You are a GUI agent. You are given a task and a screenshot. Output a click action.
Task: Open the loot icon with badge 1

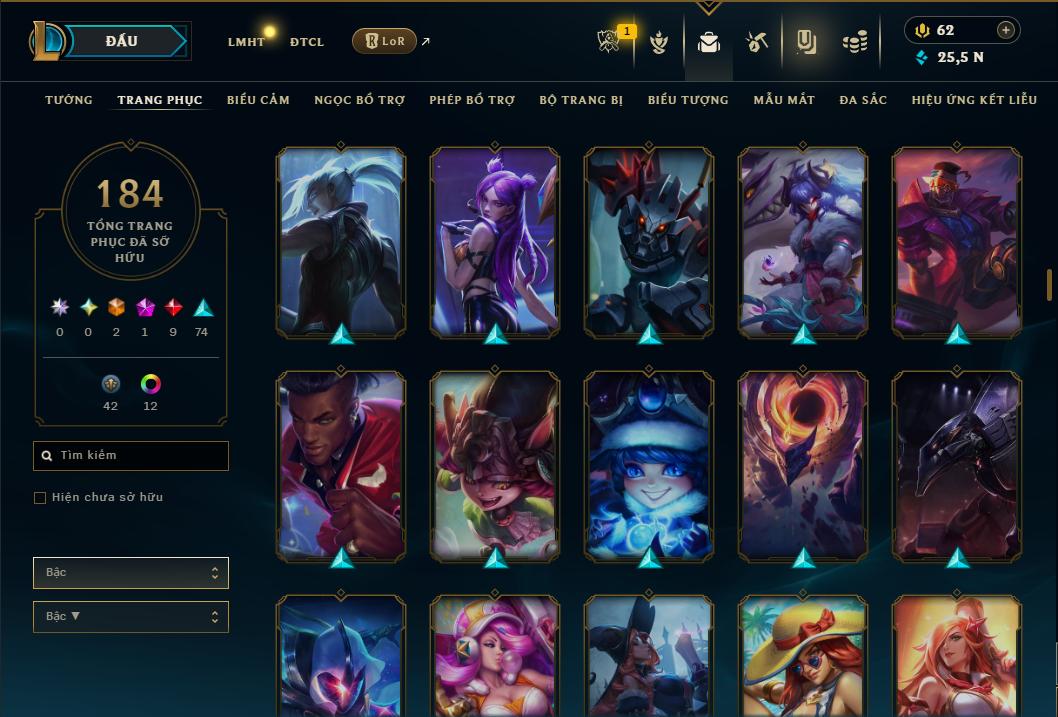click(611, 42)
